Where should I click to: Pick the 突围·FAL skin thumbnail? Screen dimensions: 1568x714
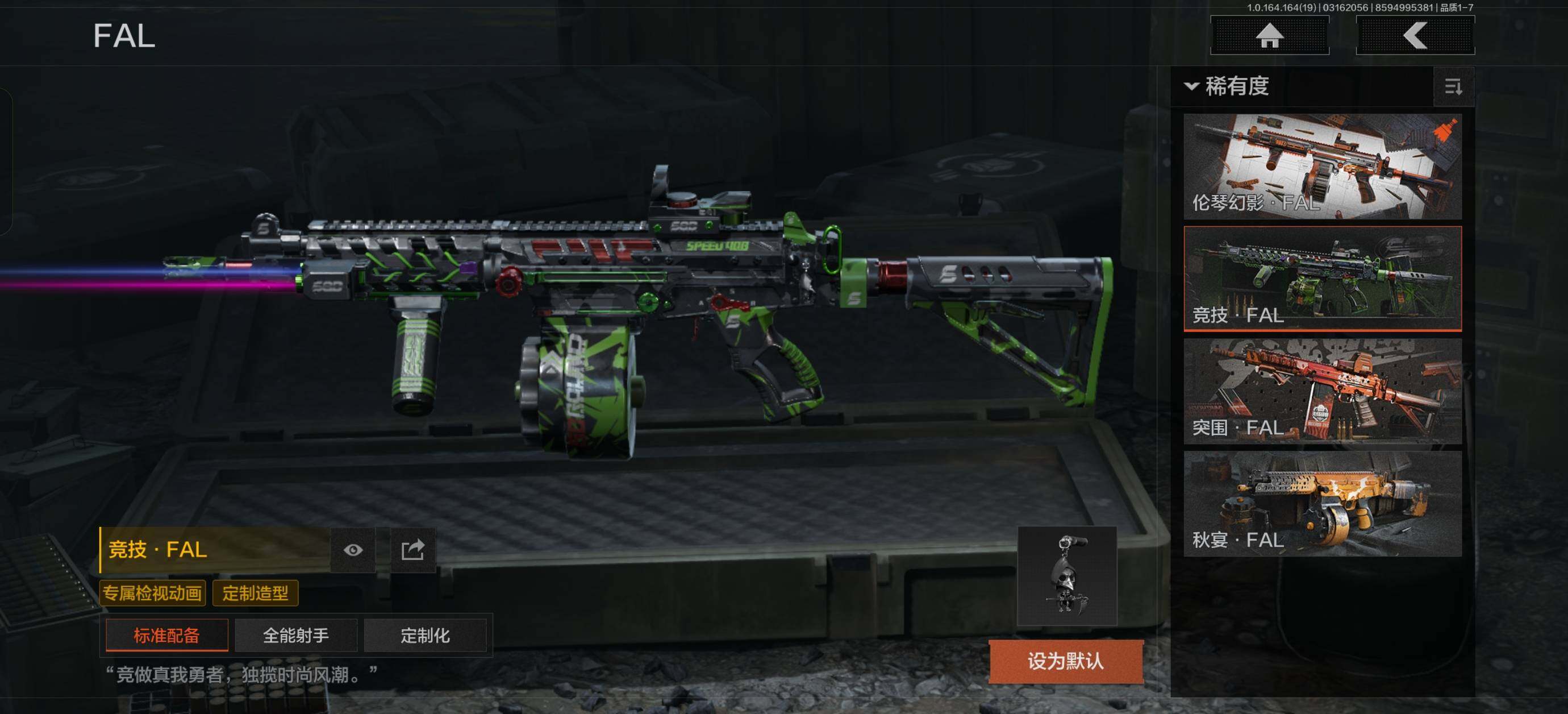[1322, 391]
